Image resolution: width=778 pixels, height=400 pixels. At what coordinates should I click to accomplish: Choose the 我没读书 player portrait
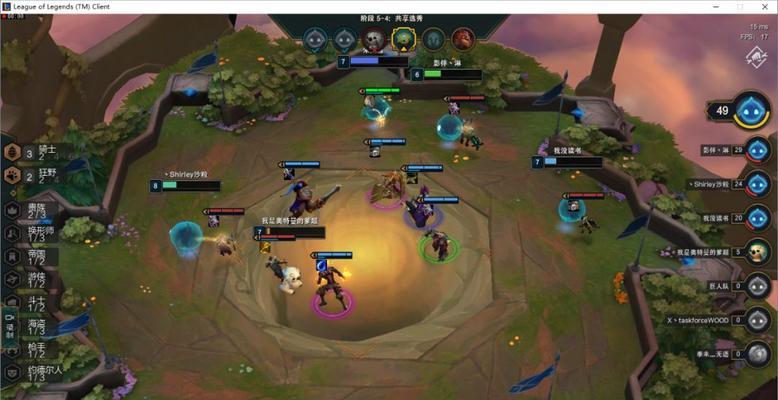(758, 218)
